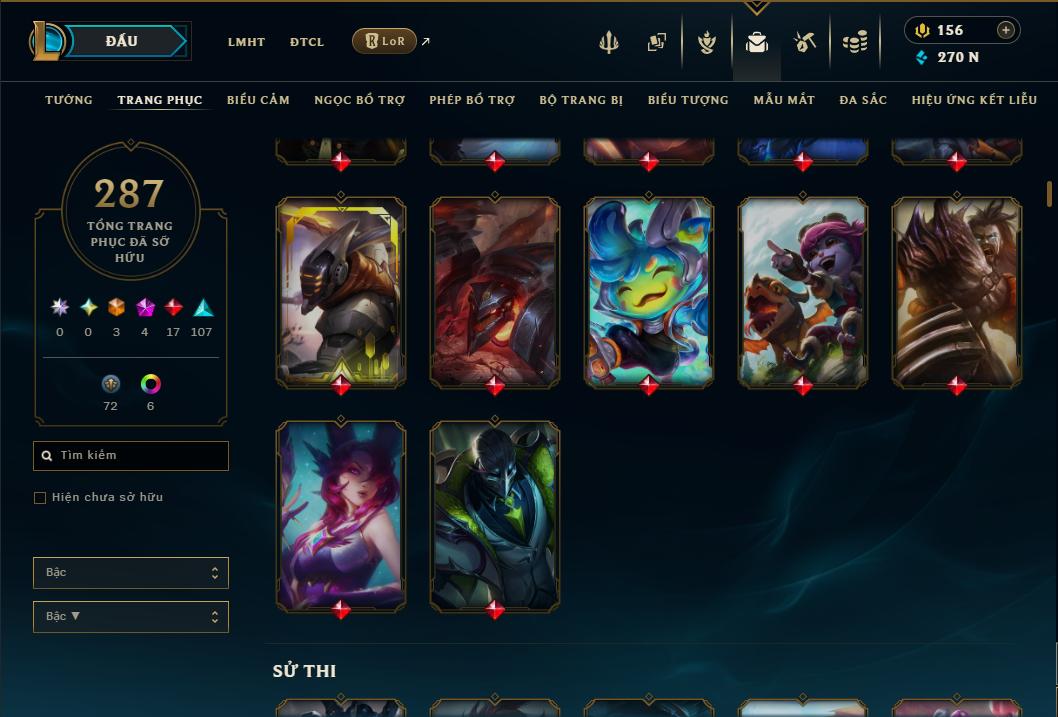Open the coin stacks store icon
Image resolution: width=1058 pixels, height=717 pixels.
coord(854,42)
